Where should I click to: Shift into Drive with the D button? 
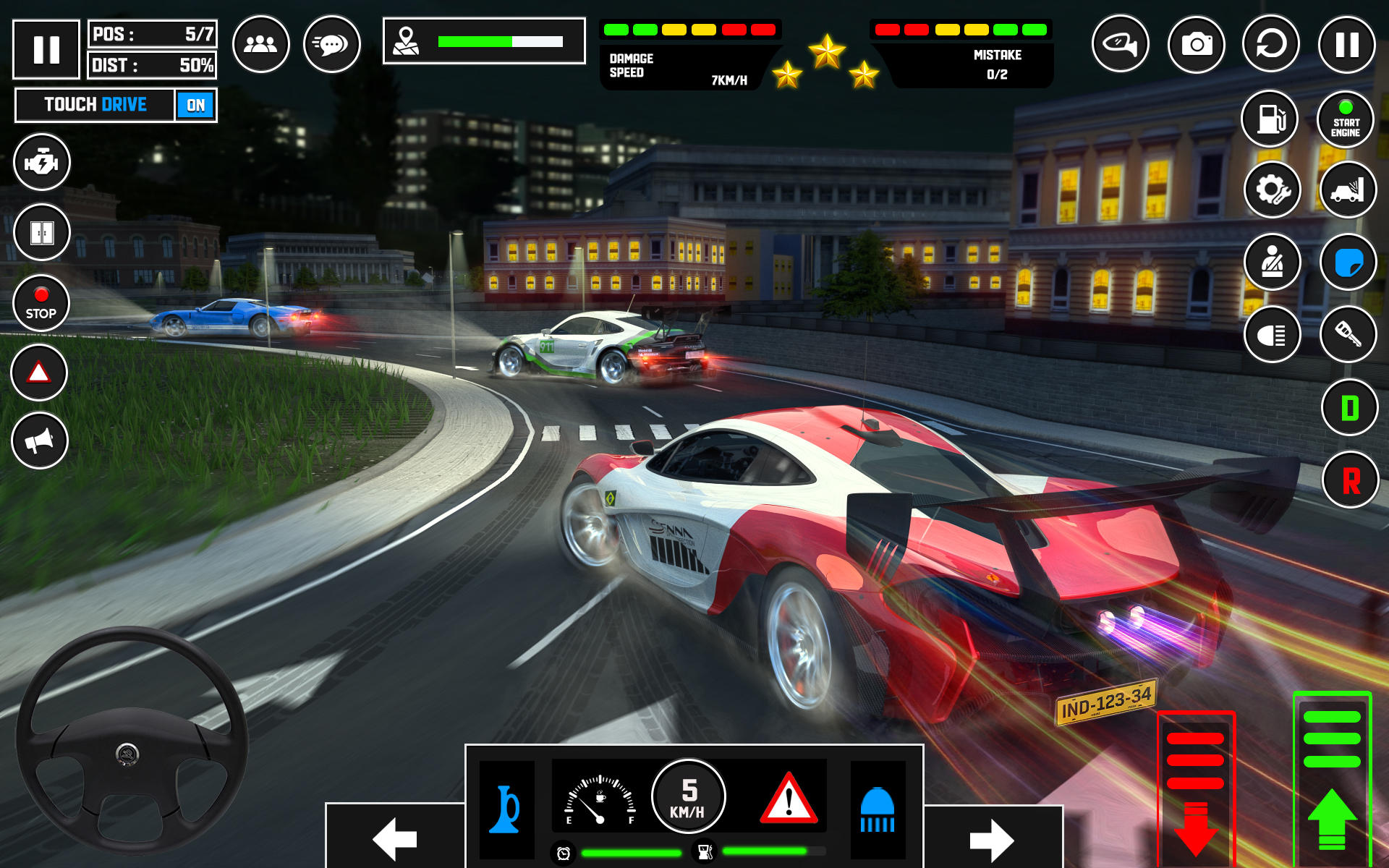pyautogui.click(x=1349, y=408)
